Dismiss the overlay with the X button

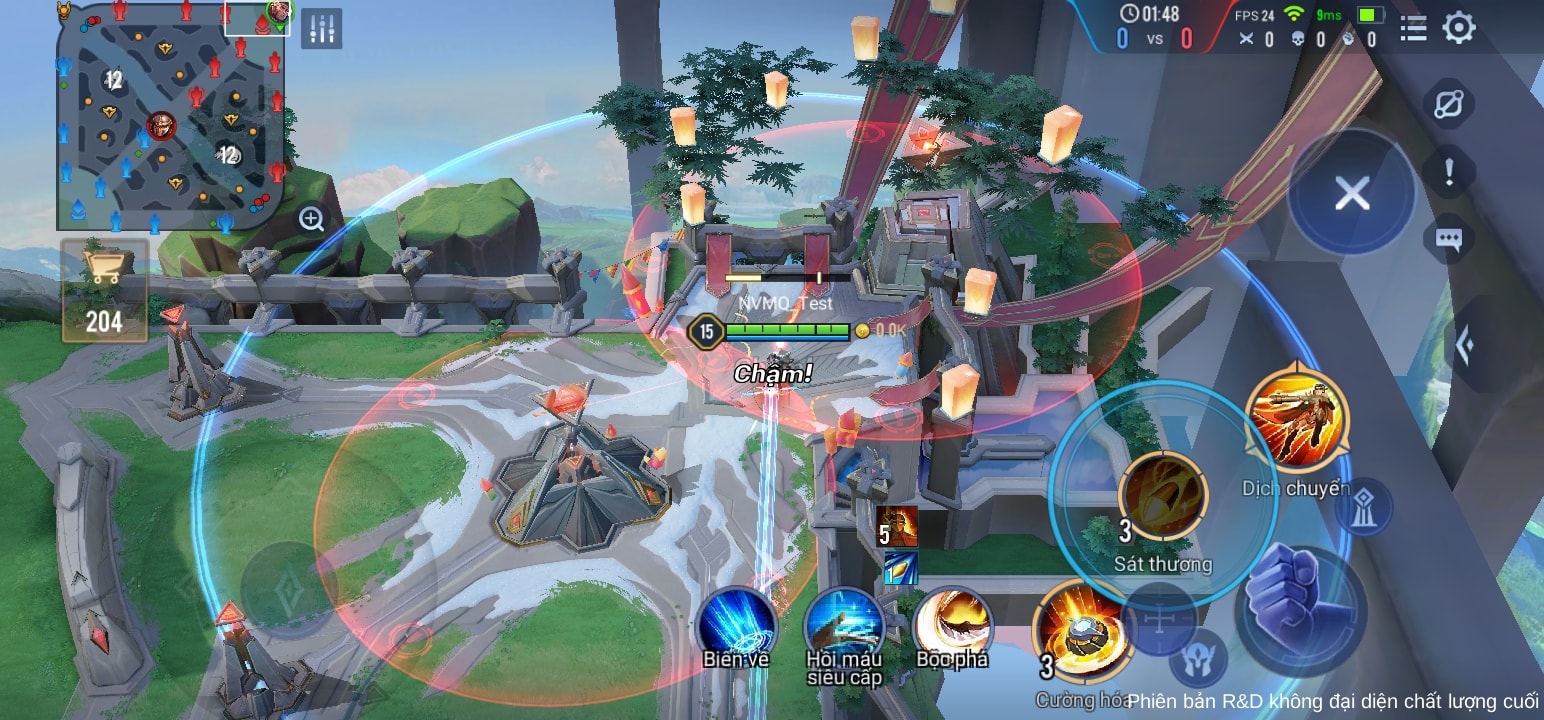(x=1355, y=195)
